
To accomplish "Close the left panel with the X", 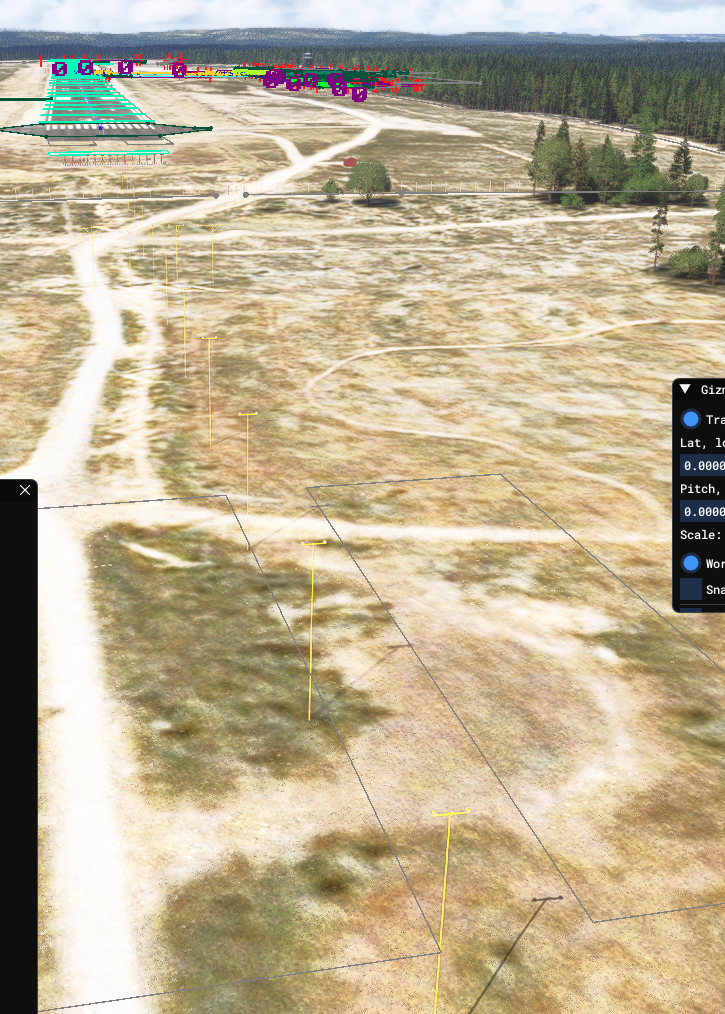I will pos(25,490).
